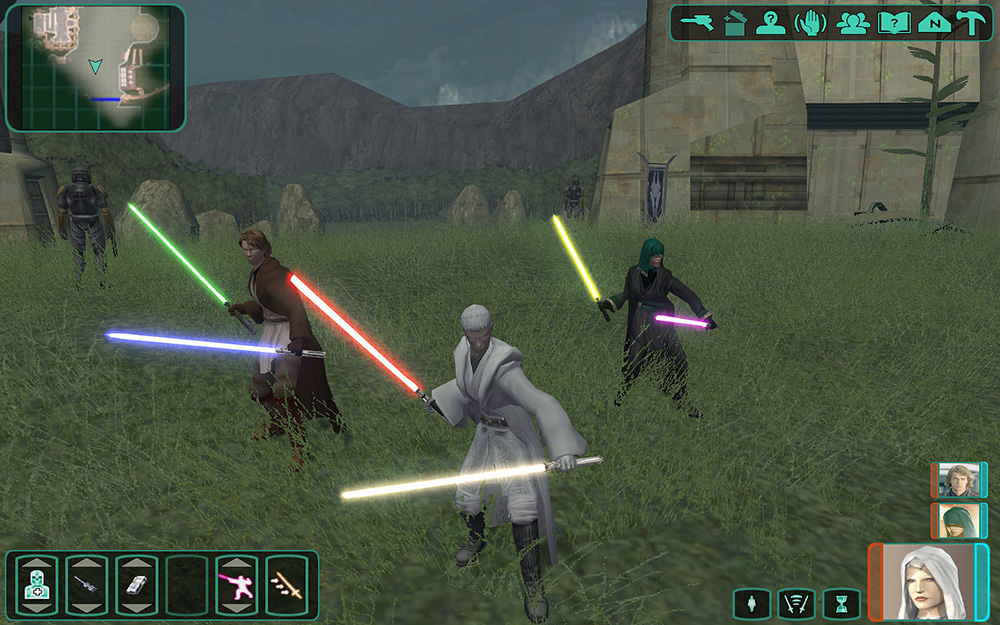
Task: Open the equipment screen via blaster icon
Action: 695,22
